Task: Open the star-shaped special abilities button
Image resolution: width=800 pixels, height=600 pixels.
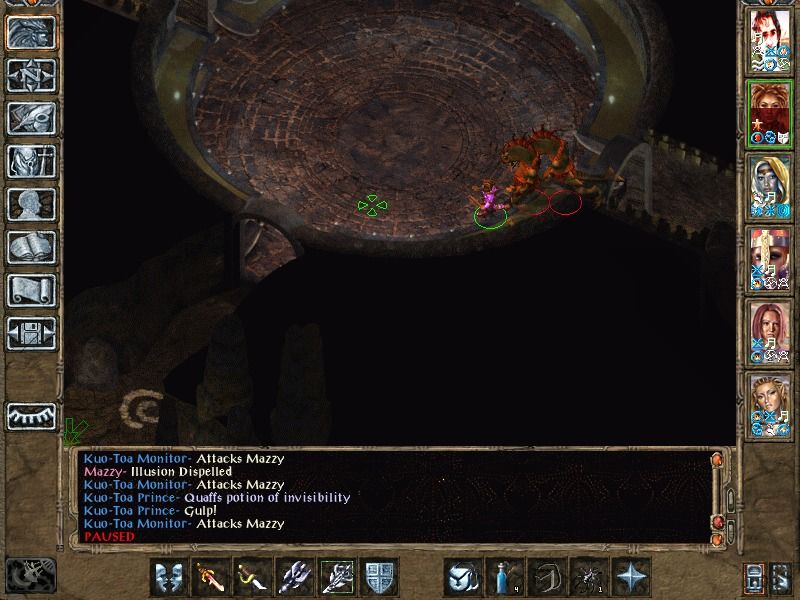Action: [632, 577]
